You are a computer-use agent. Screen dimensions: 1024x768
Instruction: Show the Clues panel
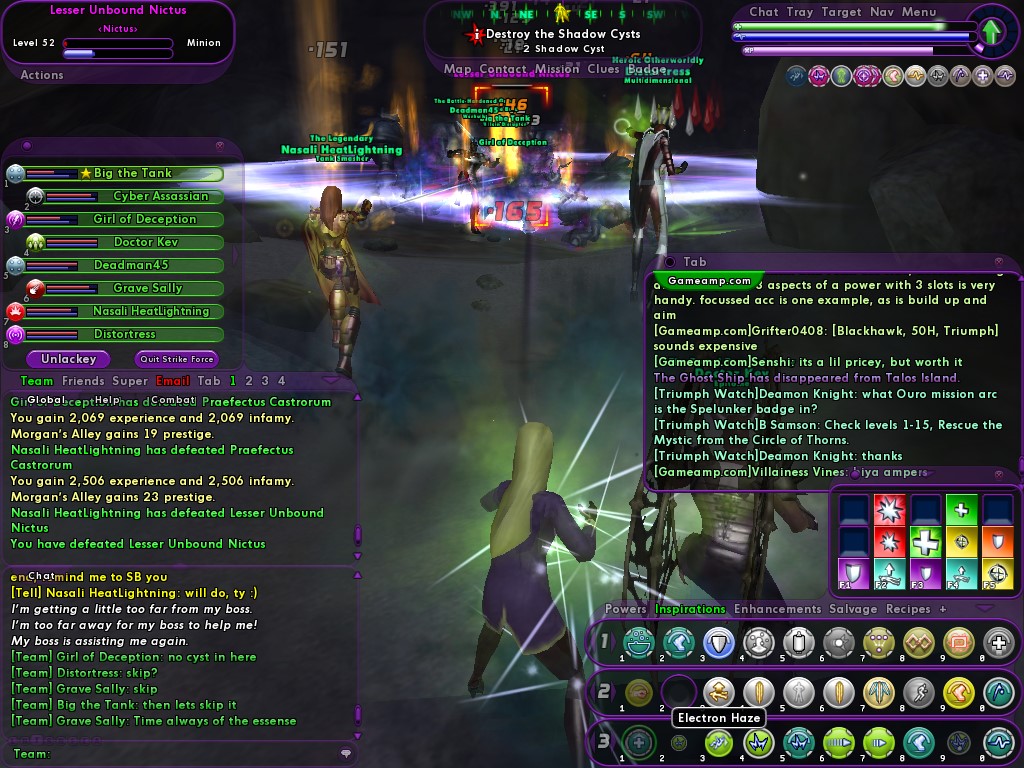tap(603, 70)
